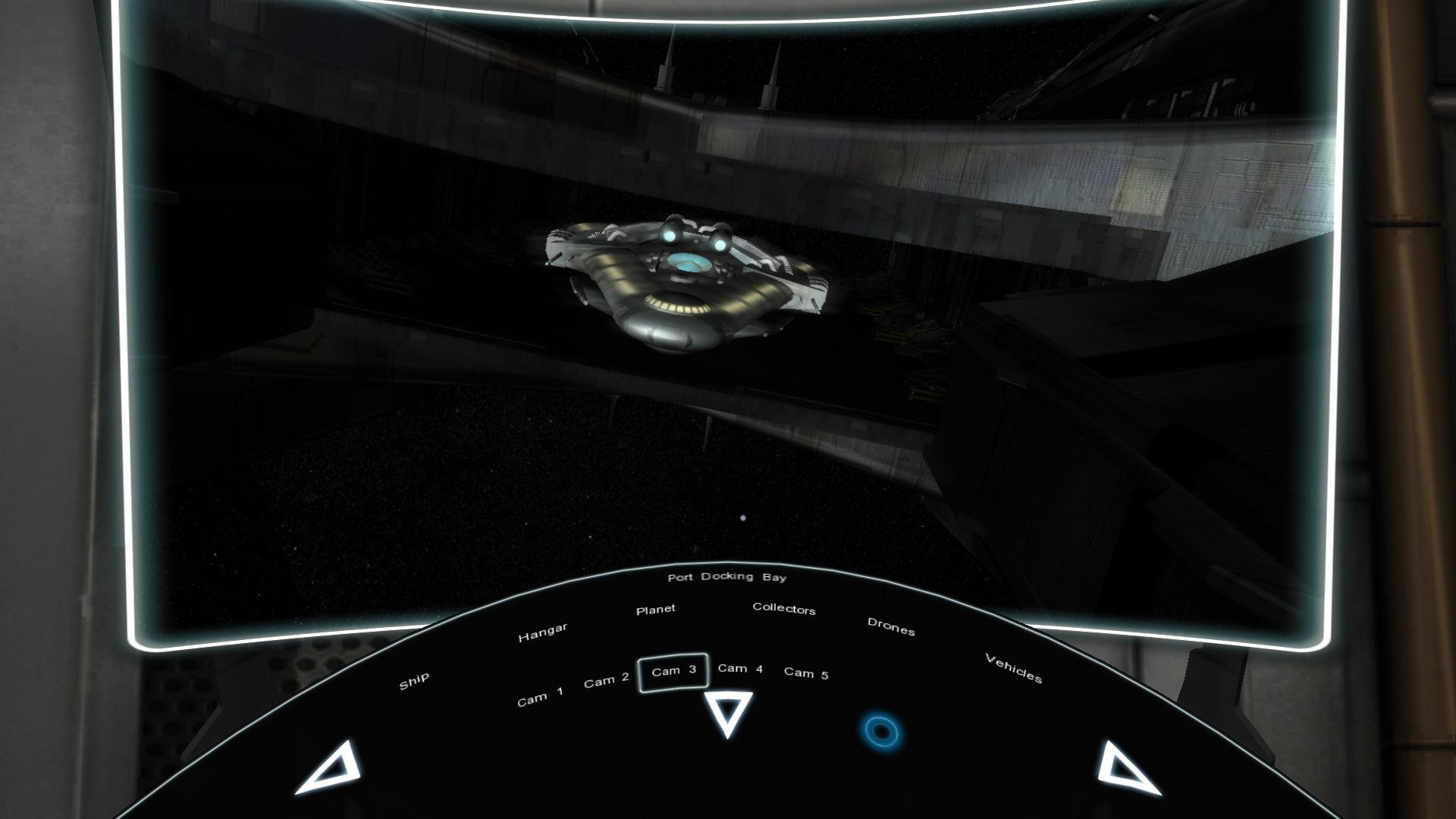1456x819 pixels.
Task: Select the Cam 2 tab
Action: click(x=606, y=680)
